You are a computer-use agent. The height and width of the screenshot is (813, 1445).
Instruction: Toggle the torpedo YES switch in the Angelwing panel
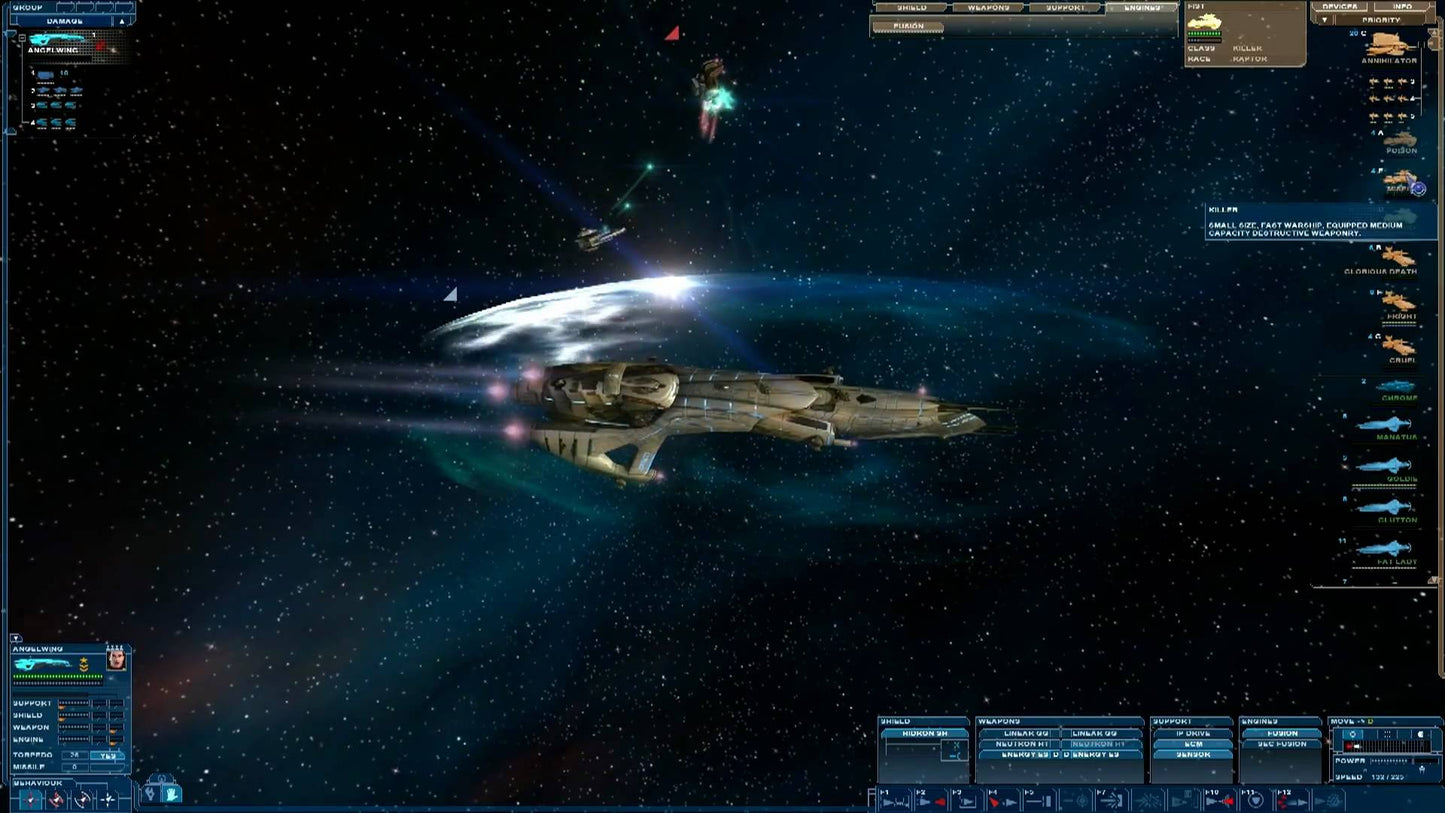click(x=107, y=755)
